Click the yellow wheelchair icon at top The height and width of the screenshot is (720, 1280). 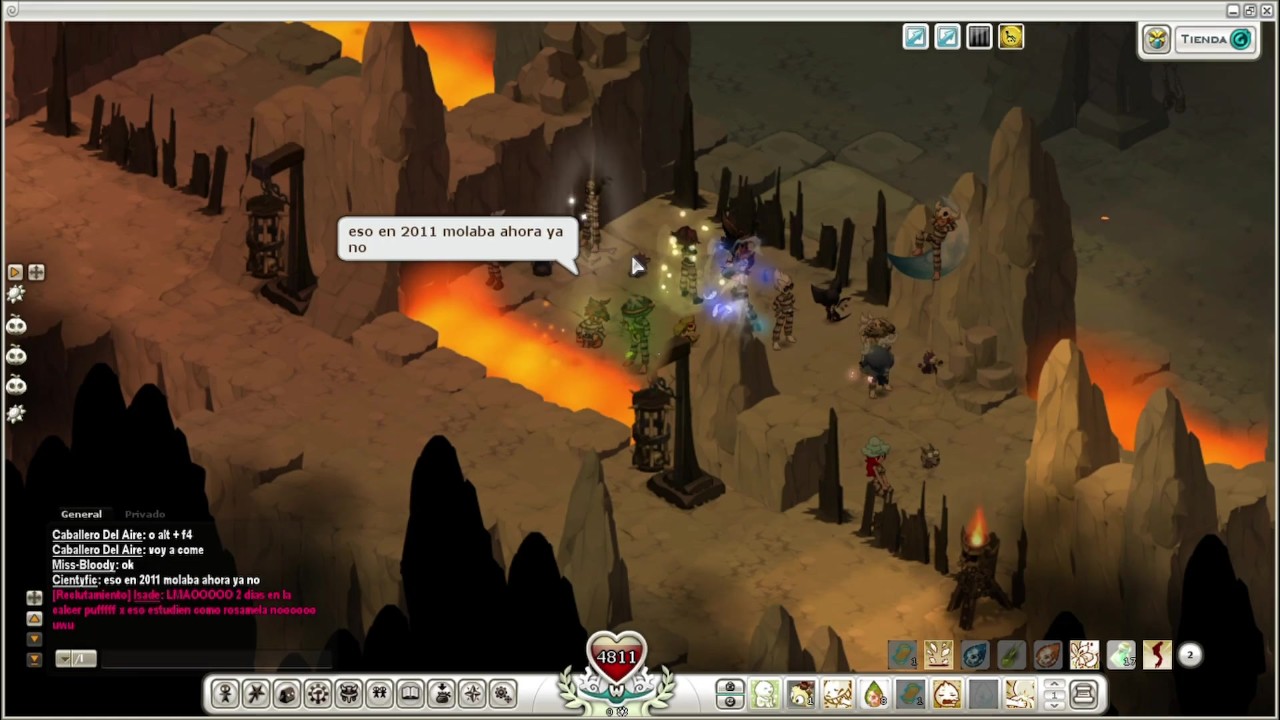[x=1011, y=38]
